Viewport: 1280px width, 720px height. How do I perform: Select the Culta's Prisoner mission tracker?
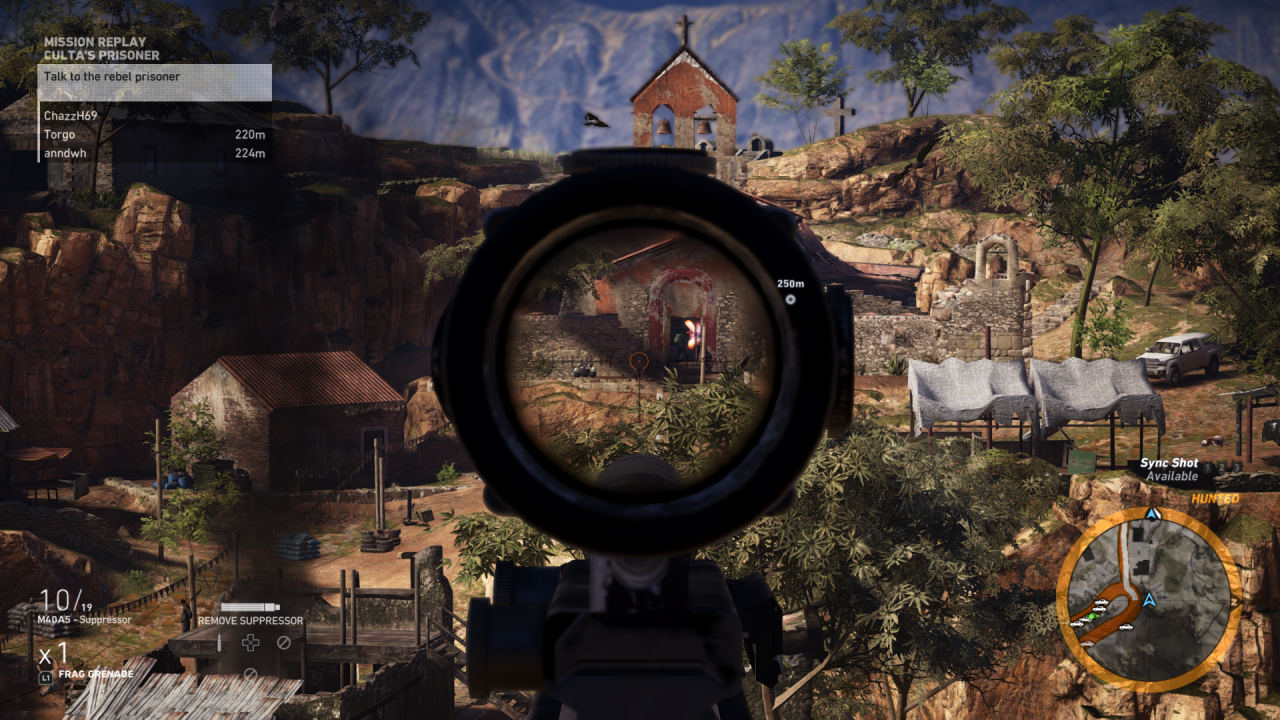(x=101, y=55)
